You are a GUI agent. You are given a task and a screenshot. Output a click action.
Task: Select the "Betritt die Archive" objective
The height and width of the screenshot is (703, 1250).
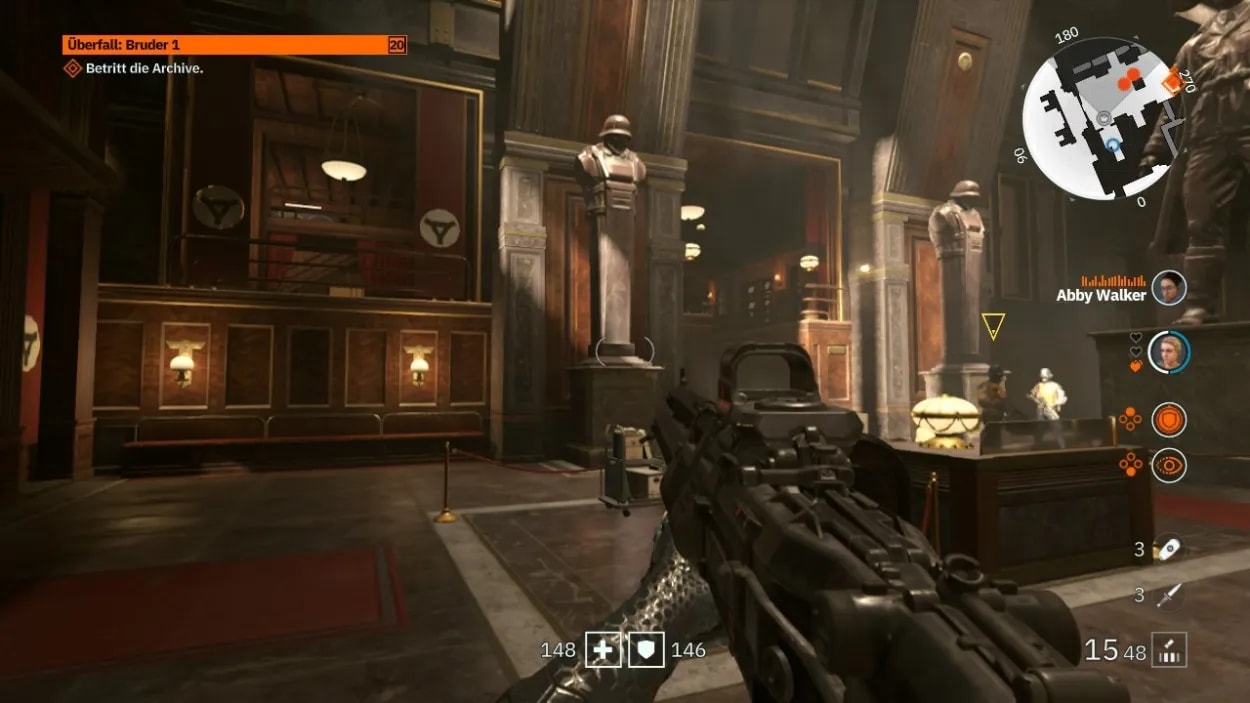(x=145, y=68)
